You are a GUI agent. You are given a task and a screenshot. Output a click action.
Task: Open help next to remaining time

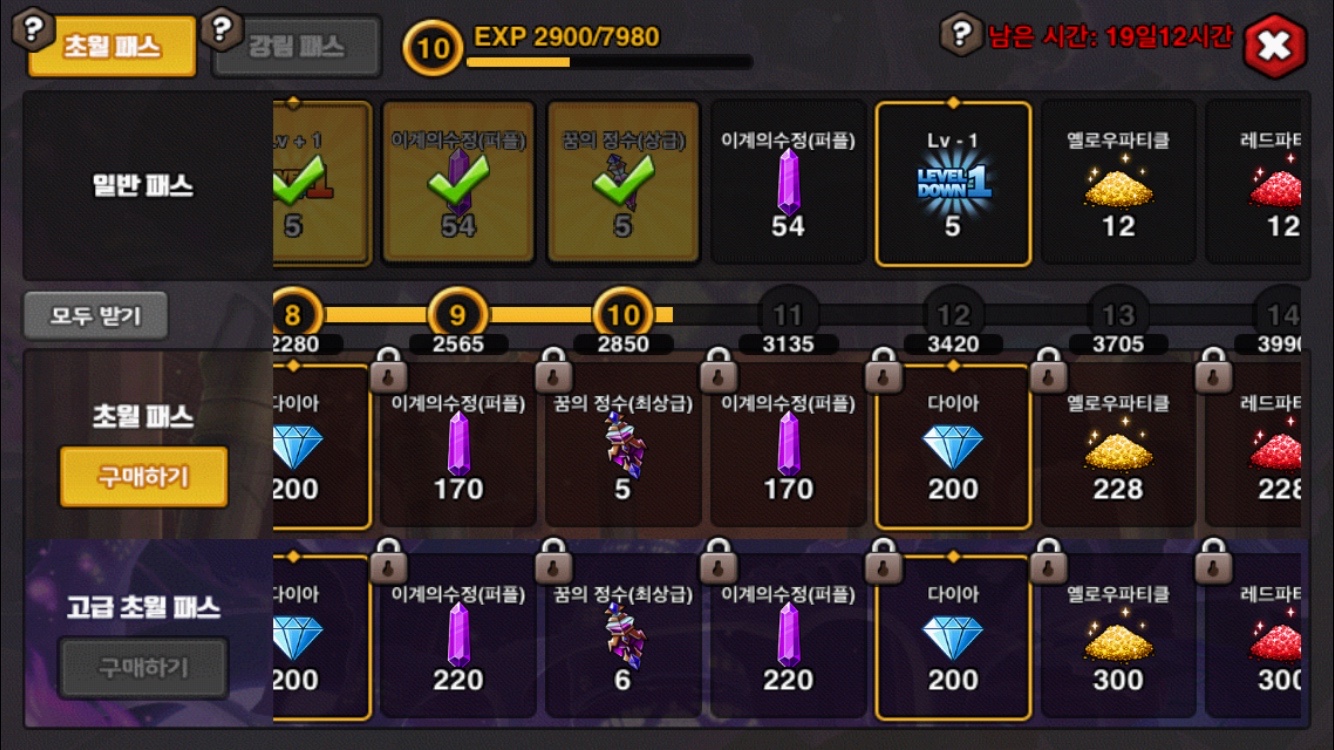click(961, 34)
